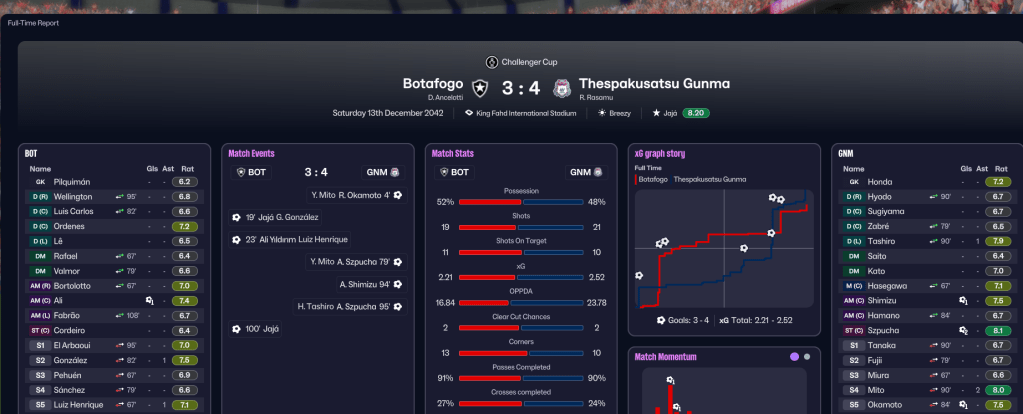This screenshot has height=414, width=1023.
Task: Click Jajá player of the match name
Action: coord(671,113)
